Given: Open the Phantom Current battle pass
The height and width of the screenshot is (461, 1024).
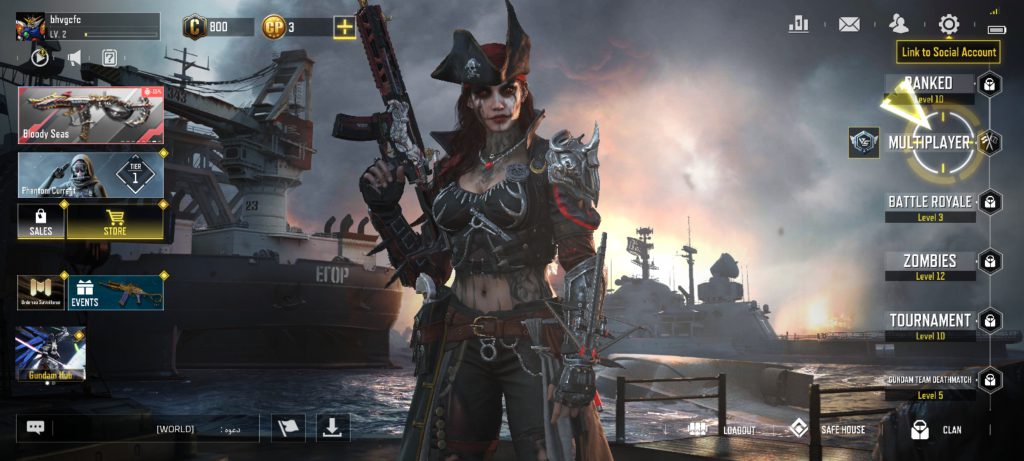Looking at the screenshot, I should pyautogui.click(x=90, y=174).
